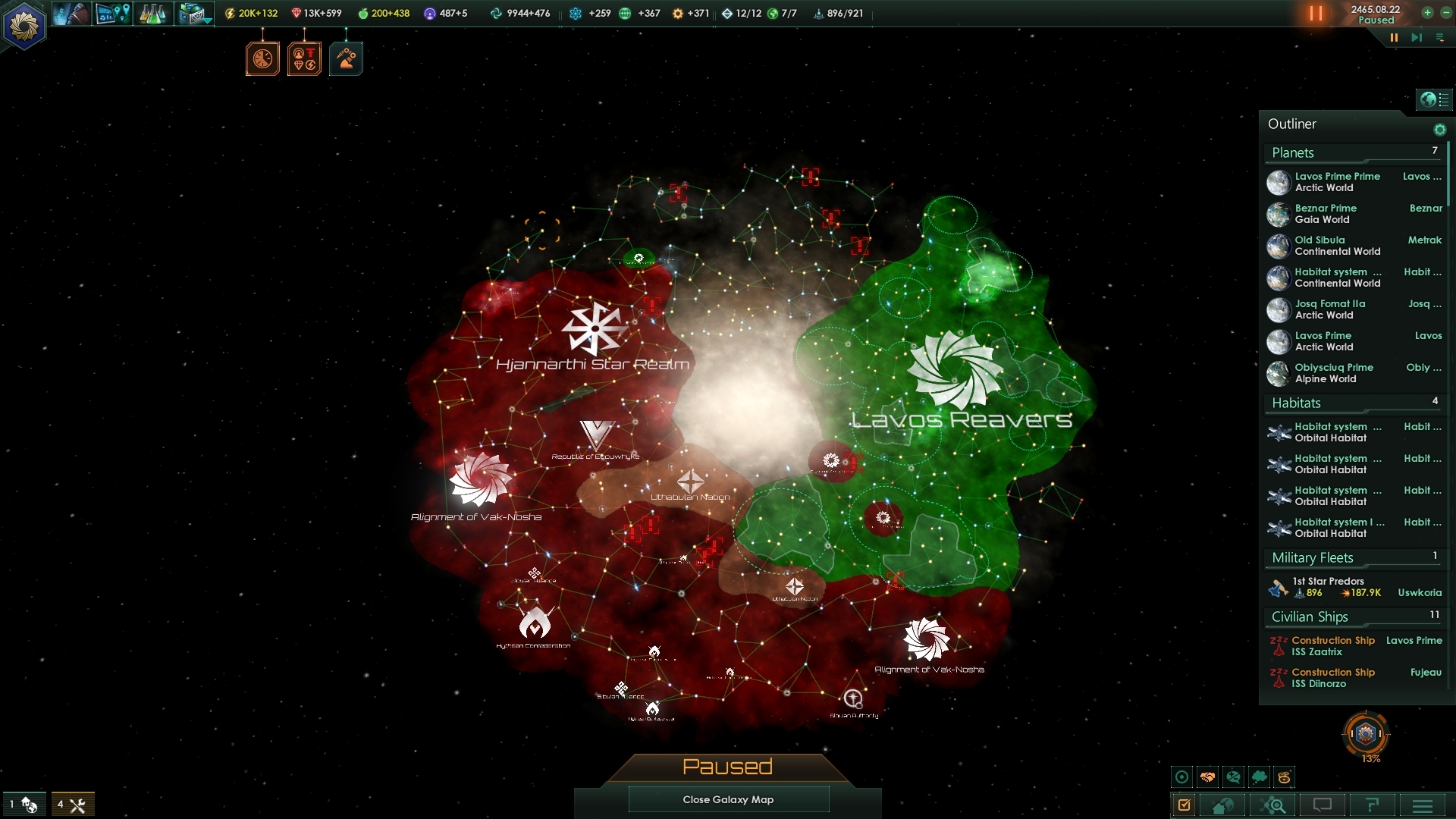Open the research flasks panel
This screenshot has width=1456, height=819.
click(x=152, y=14)
